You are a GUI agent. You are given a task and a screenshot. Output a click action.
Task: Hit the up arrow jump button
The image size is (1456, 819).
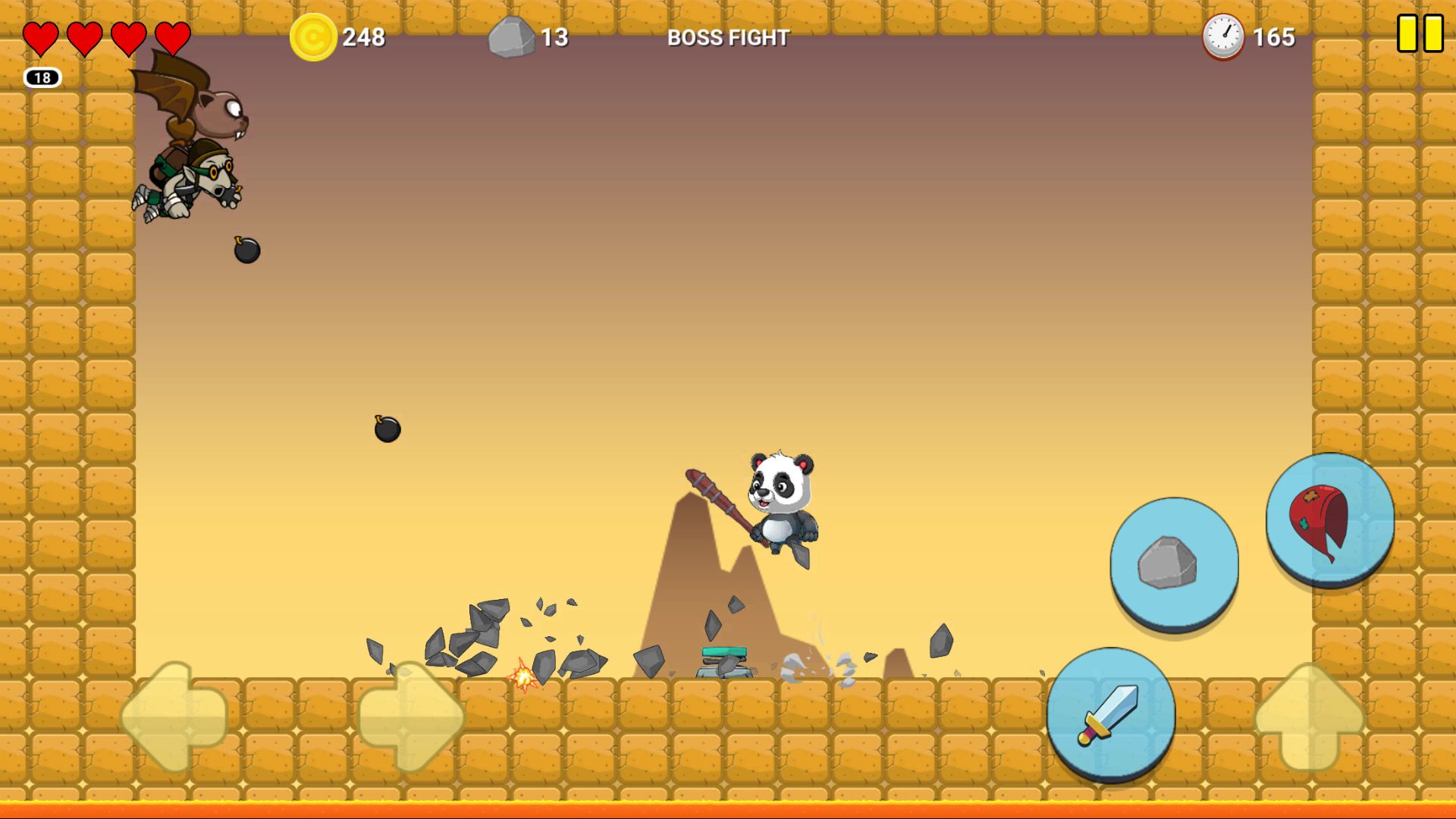pos(1309,716)
